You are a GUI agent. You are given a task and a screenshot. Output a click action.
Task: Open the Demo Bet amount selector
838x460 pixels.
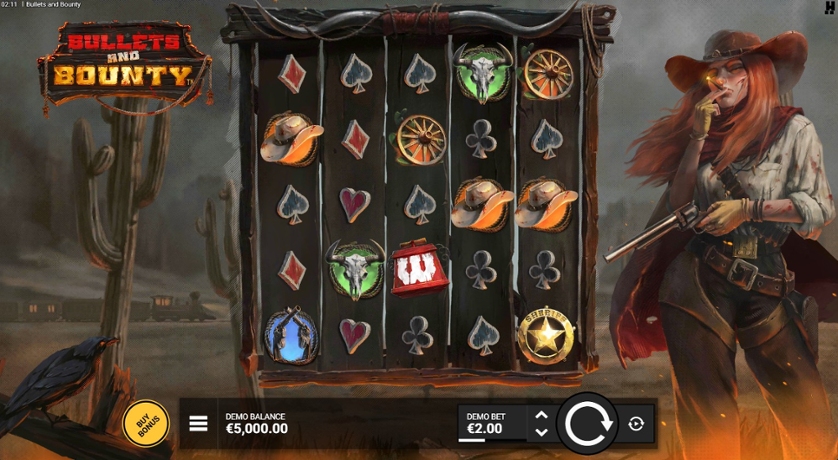486,424
